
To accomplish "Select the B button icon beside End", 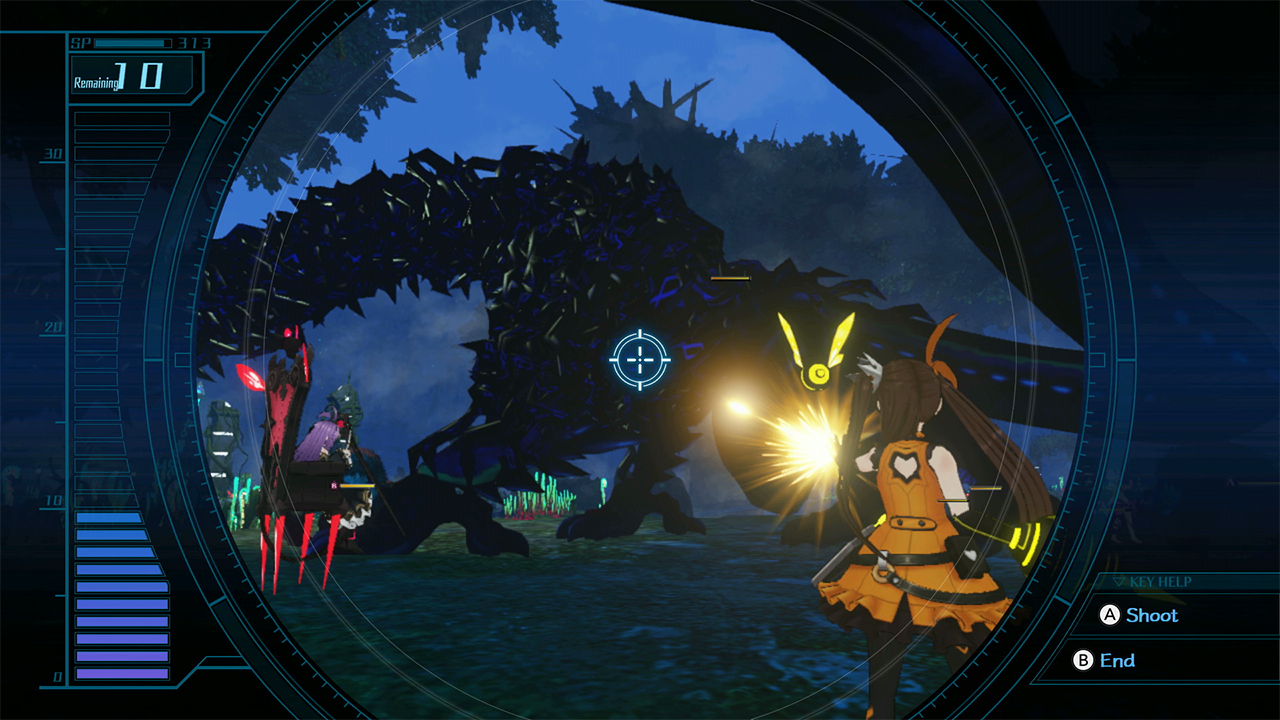I will click(1083, 659).
